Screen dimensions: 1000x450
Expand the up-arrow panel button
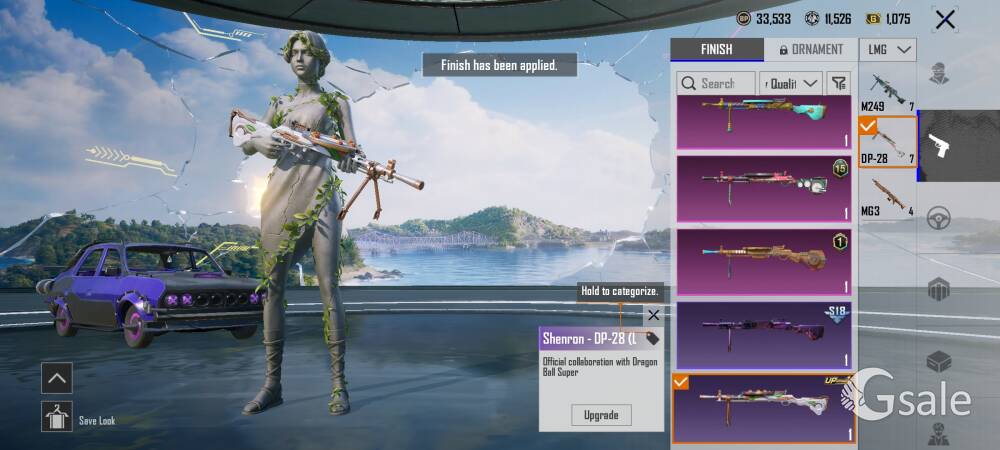(x=57, y=377)
